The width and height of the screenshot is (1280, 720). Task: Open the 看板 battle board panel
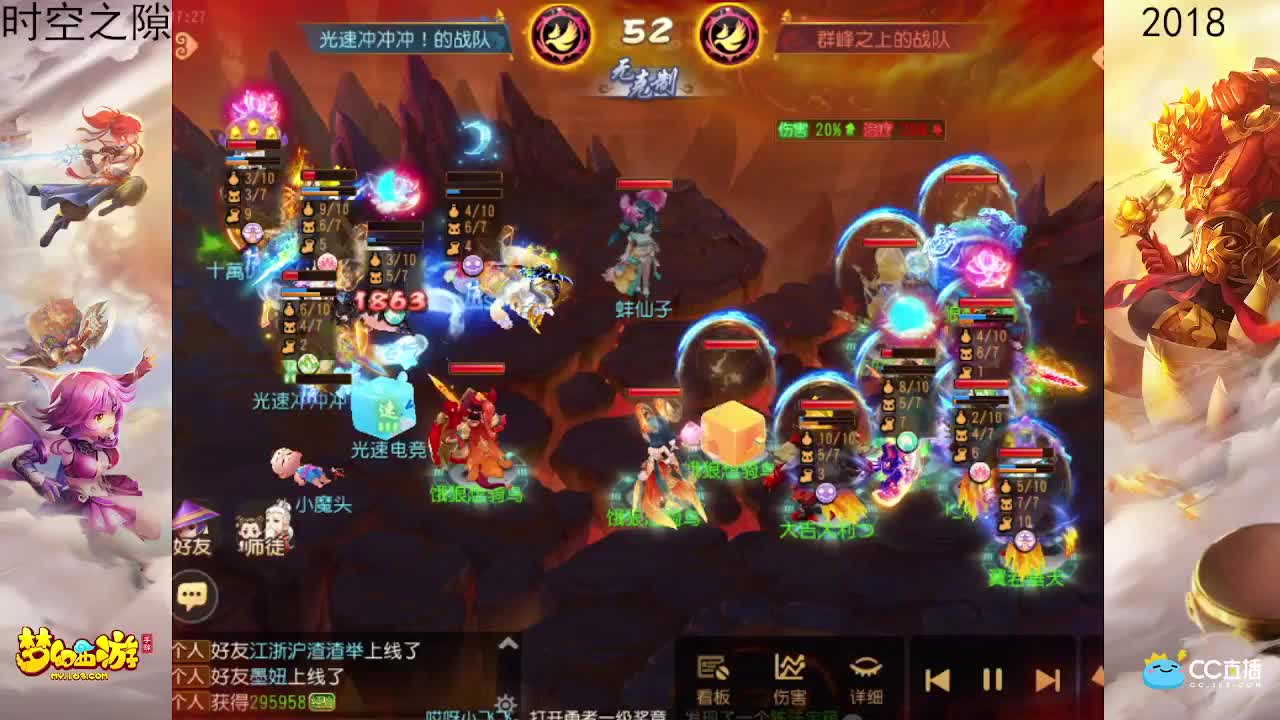(x=713, y=670)
